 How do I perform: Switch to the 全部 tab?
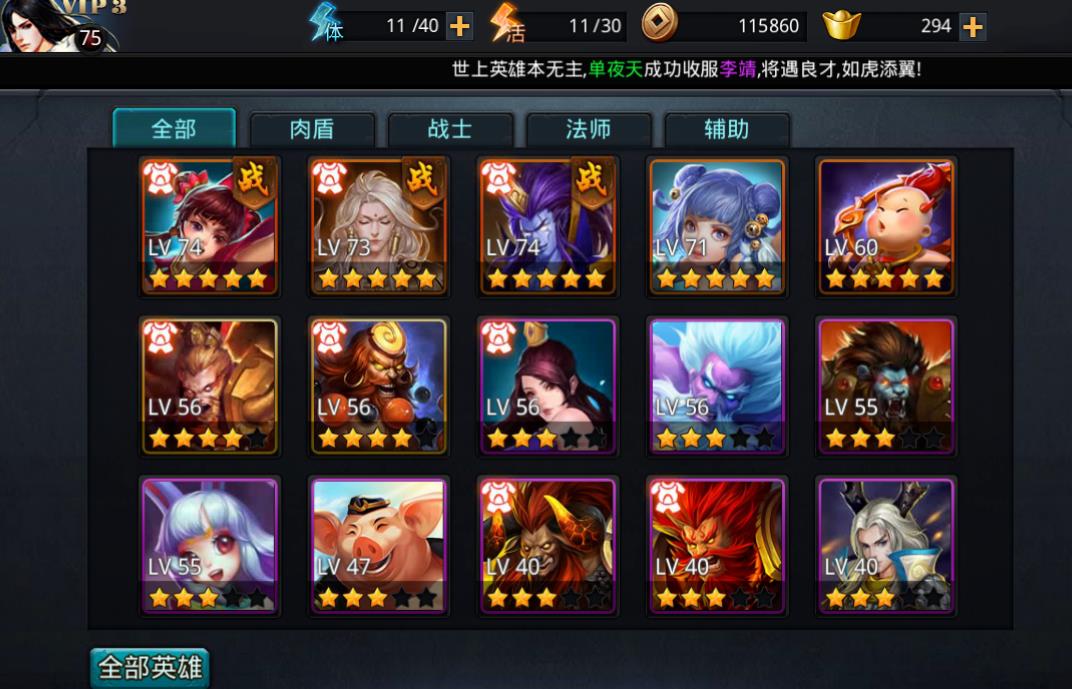pyautogui.click(x=174, y=129)
